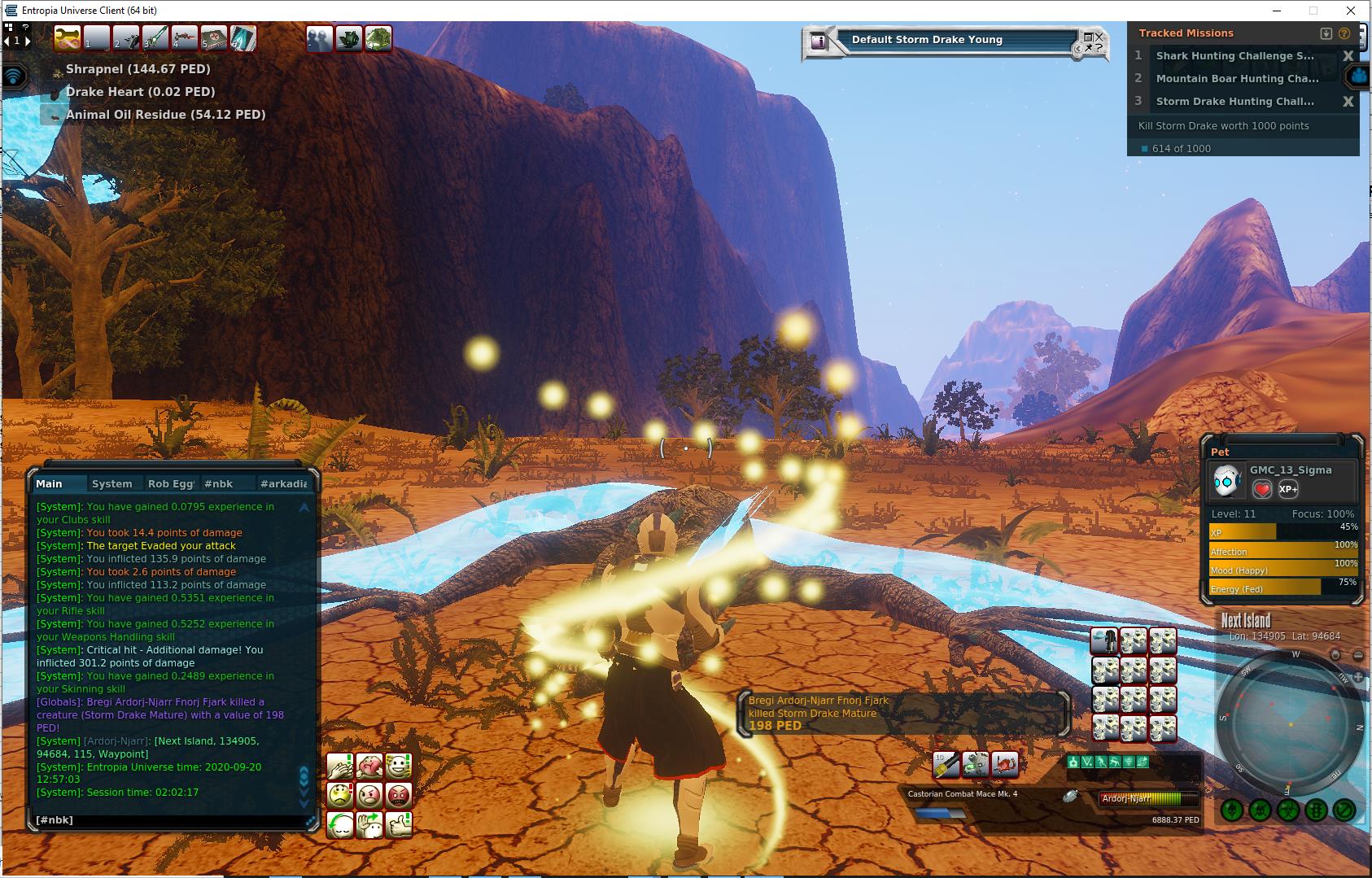The image size is (1372, 878).
Task: Close the Entropia Universe client window
Action: tap(1352, 11)
